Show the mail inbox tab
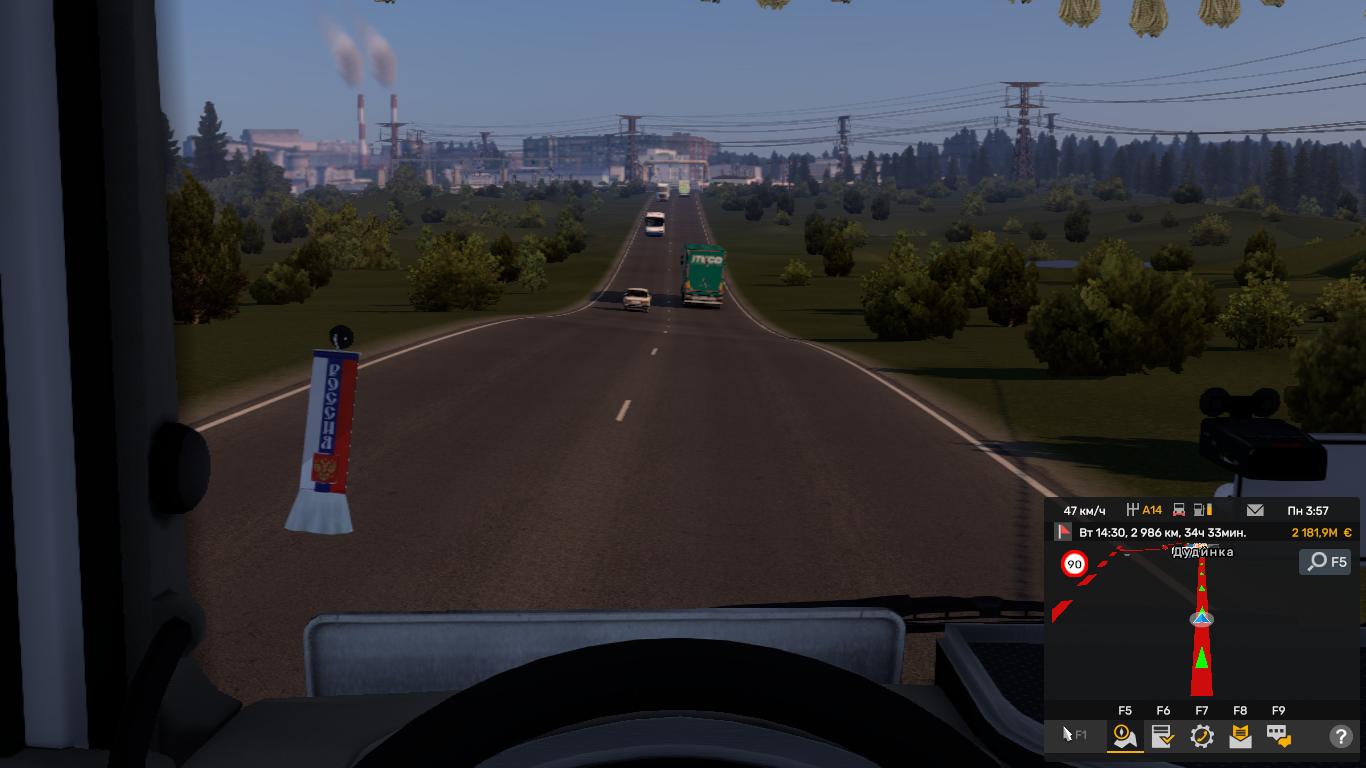Screen dimensions: 1366x768 1240,737
